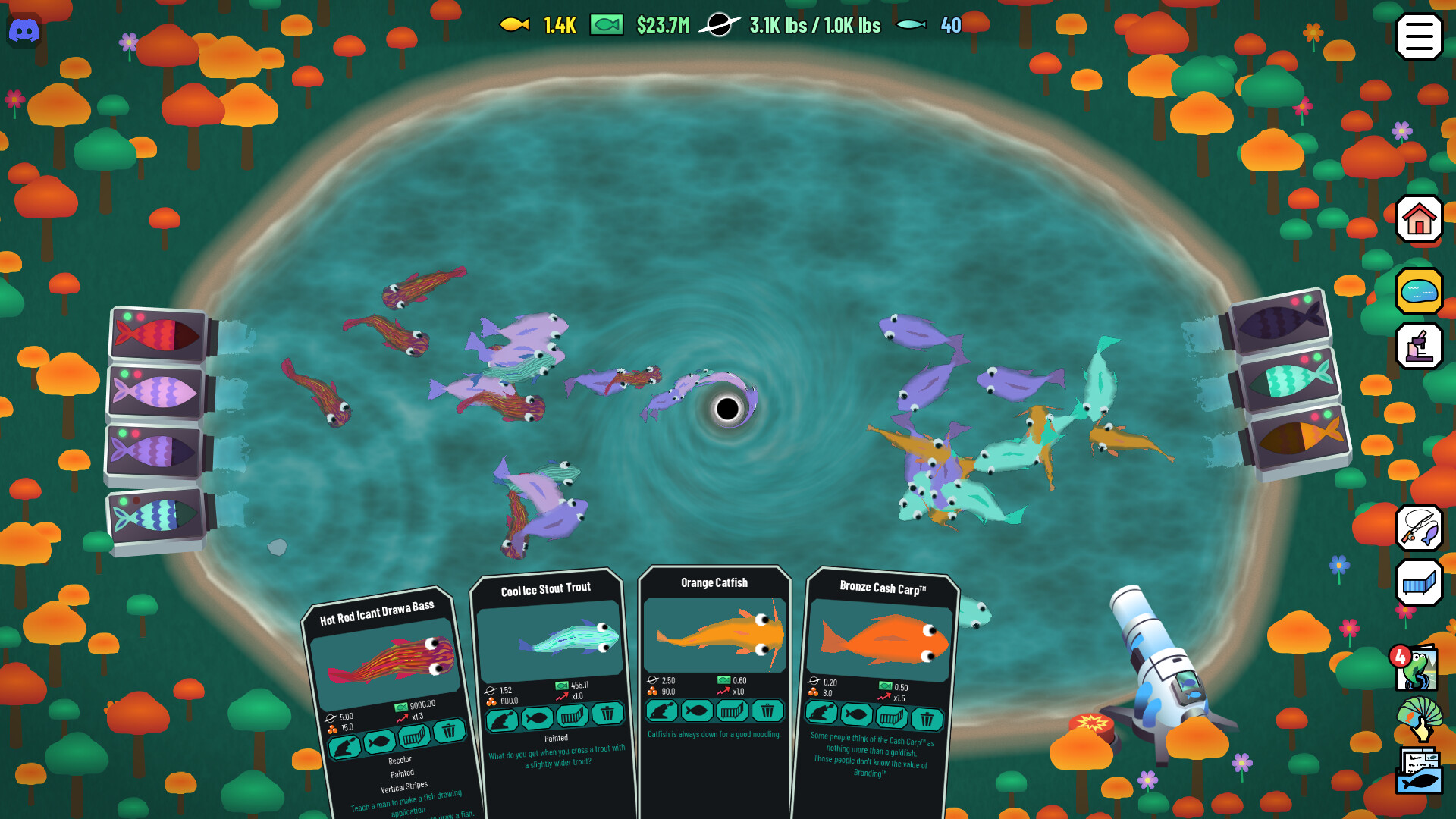Image resolution: width=1456 pixels, height=819 pixels.
Task: Click the home icon on the right sidebar
Action: click(x=1420, y=220)
